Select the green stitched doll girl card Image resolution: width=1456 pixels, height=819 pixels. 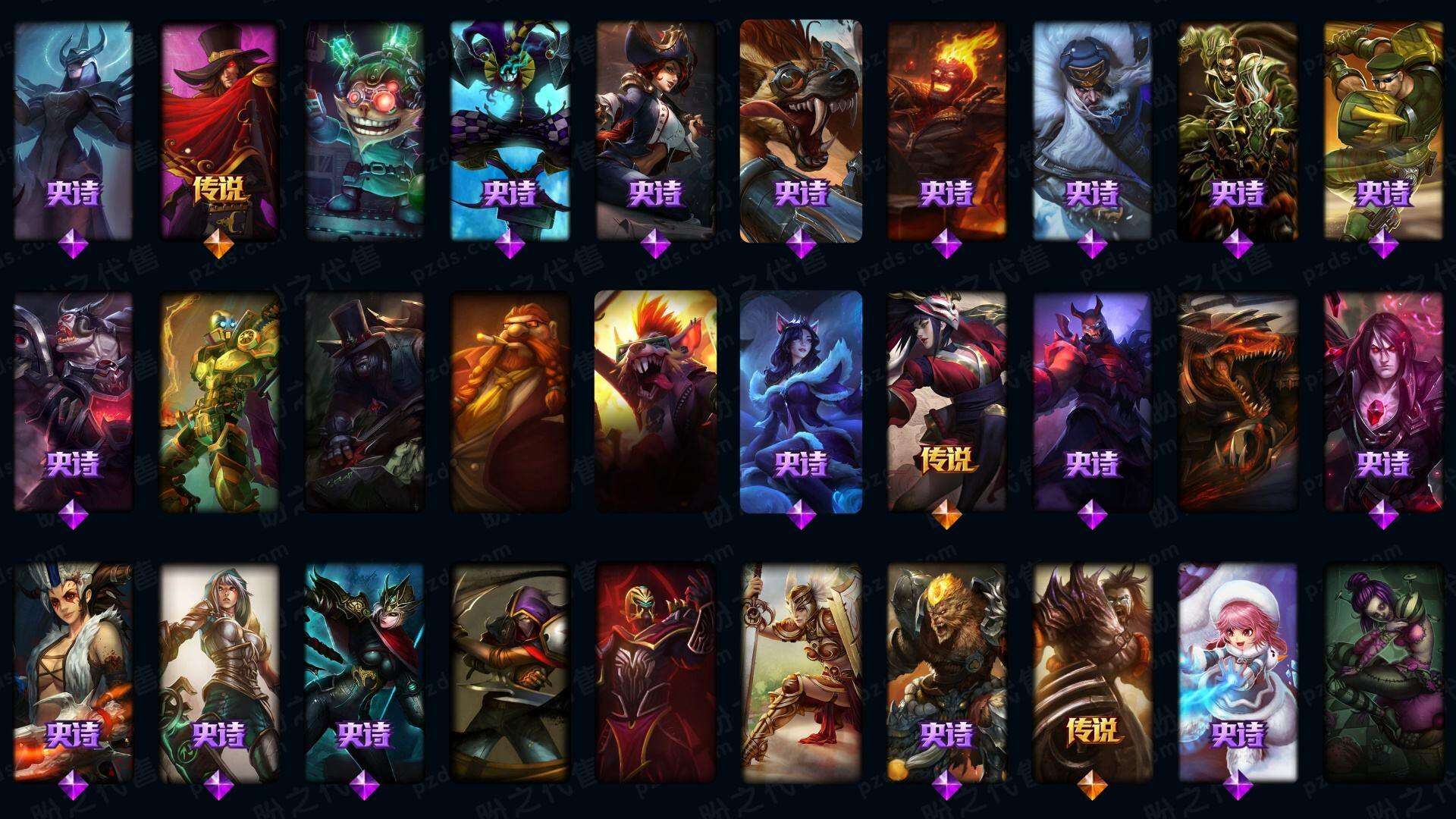(1383, 671)
